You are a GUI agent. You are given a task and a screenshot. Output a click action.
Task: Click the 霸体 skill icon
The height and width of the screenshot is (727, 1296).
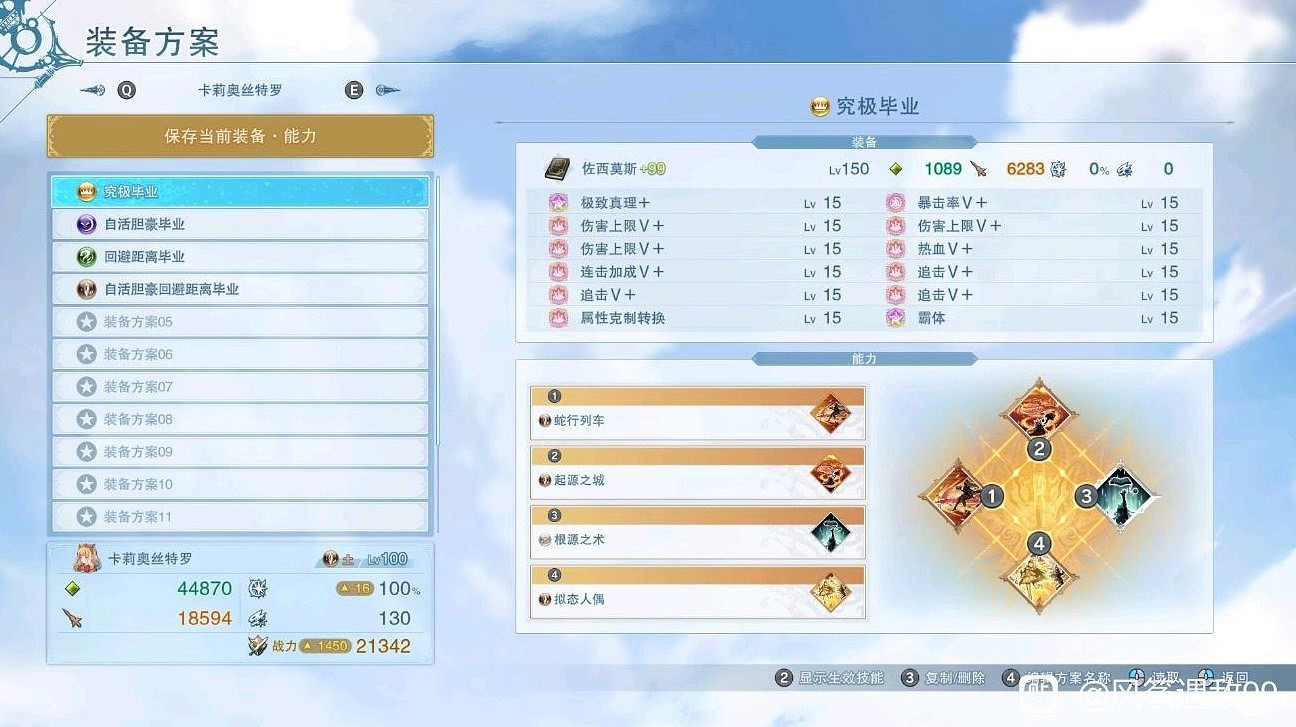[894, 318]
